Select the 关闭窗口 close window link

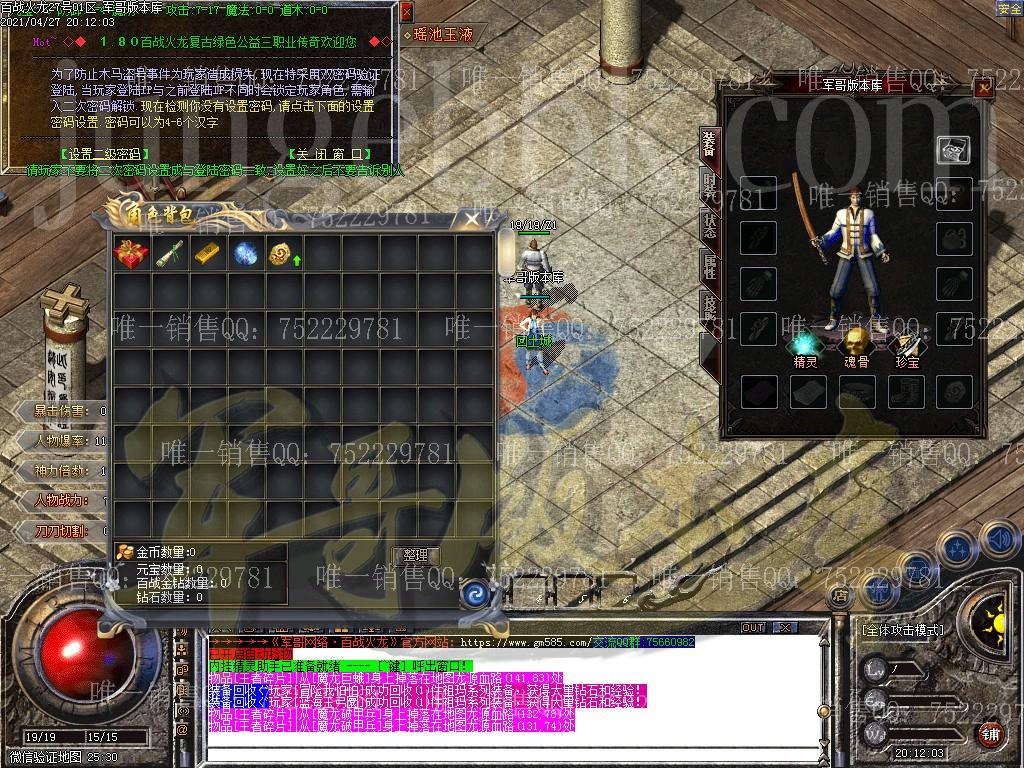(x=330, y=154)
